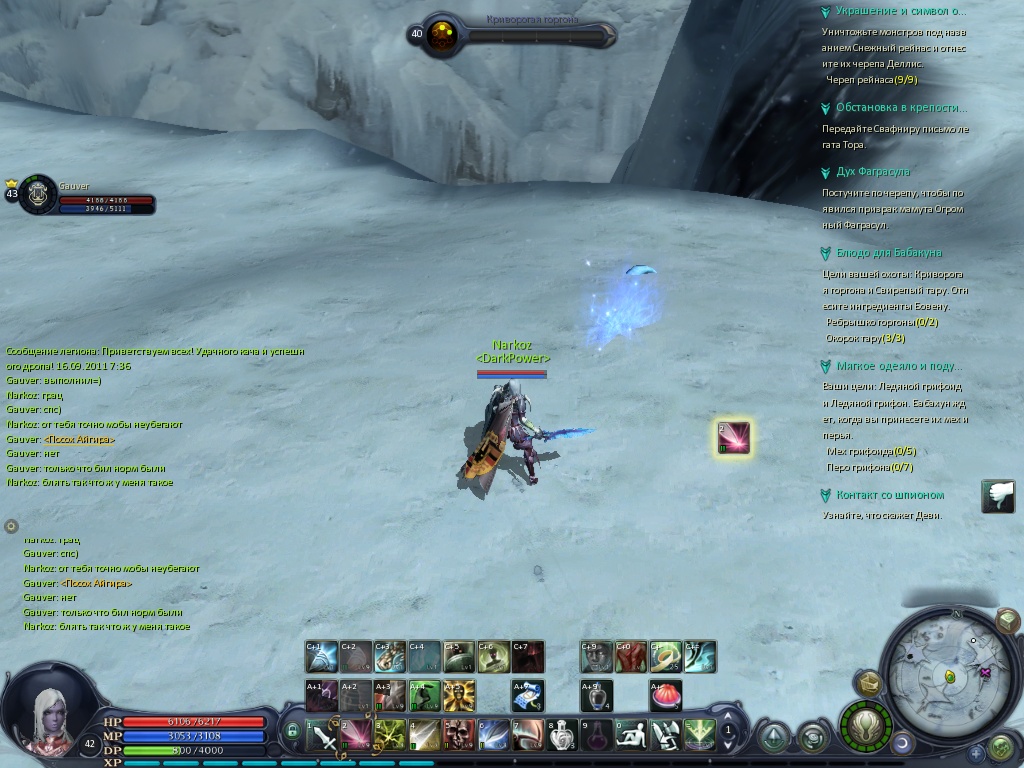Use the sword attack skill in slot 1
The width and height of the screenshot is (1024, 768).
click(322, 736)
